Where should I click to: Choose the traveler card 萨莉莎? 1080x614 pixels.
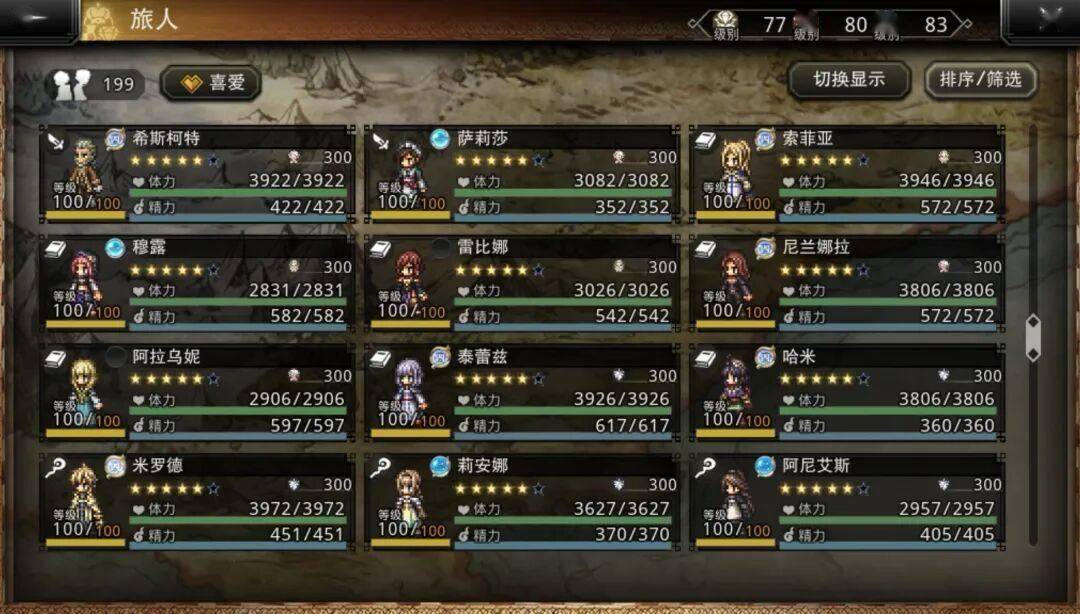522,173
